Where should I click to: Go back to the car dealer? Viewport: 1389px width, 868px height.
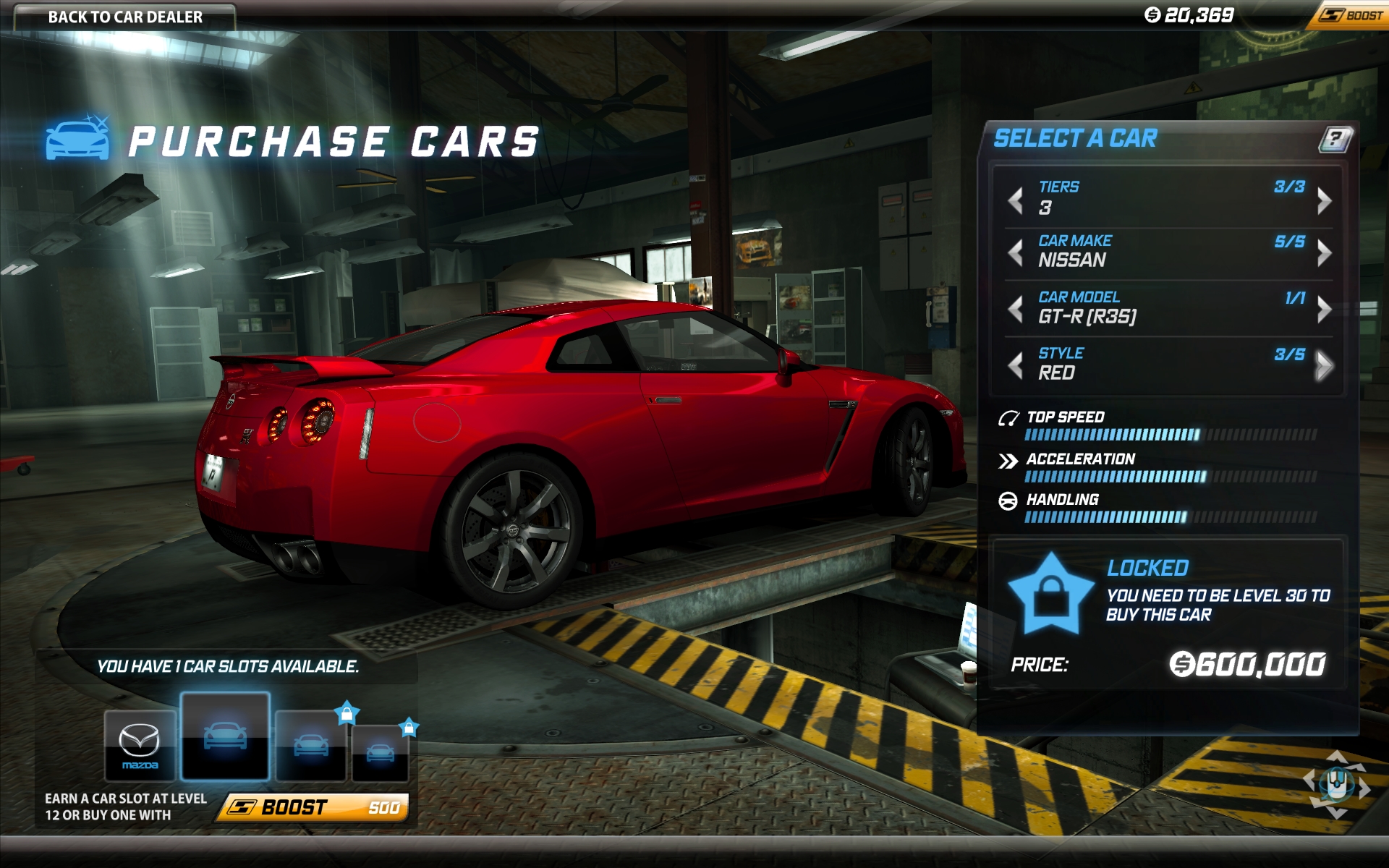pos(124,17)
